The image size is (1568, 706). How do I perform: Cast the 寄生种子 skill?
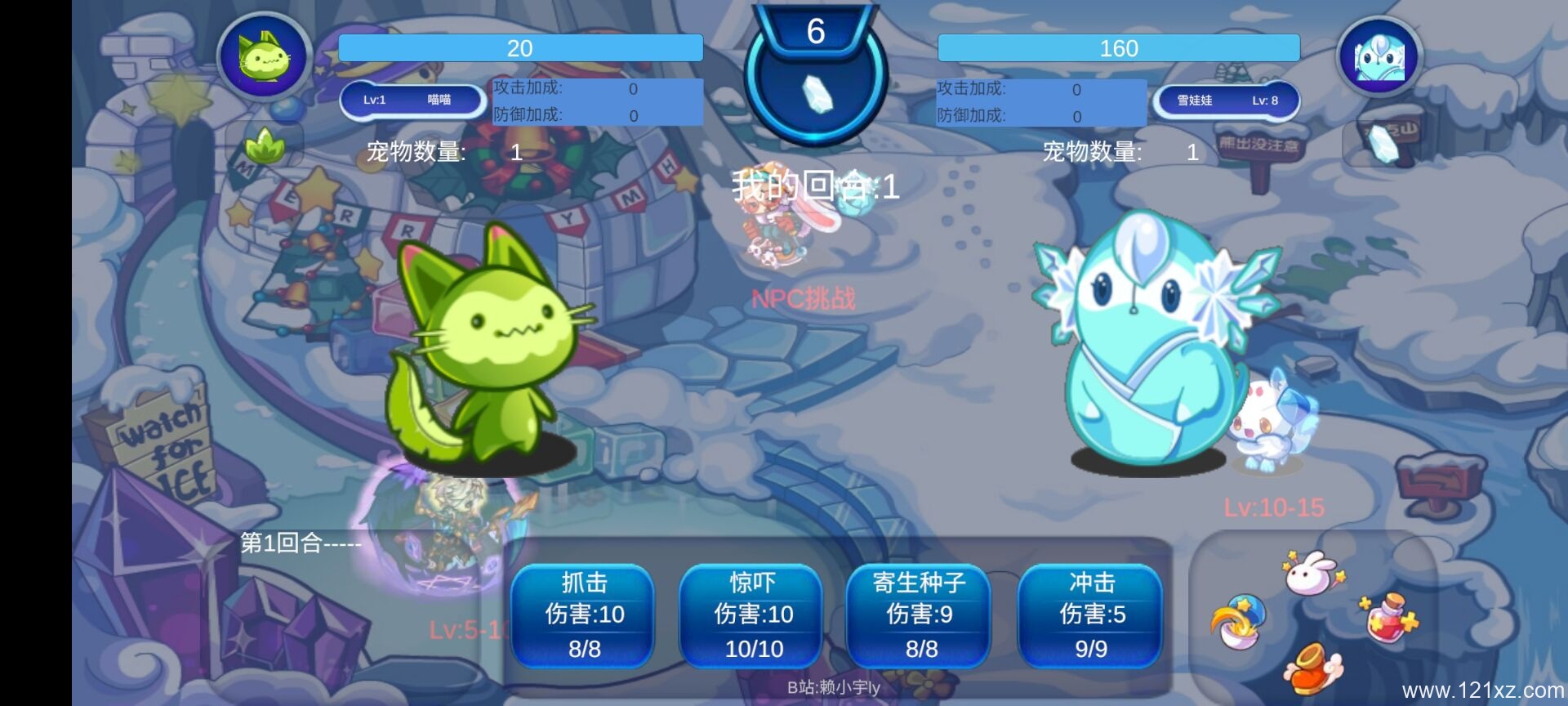(x=920, y=614)
